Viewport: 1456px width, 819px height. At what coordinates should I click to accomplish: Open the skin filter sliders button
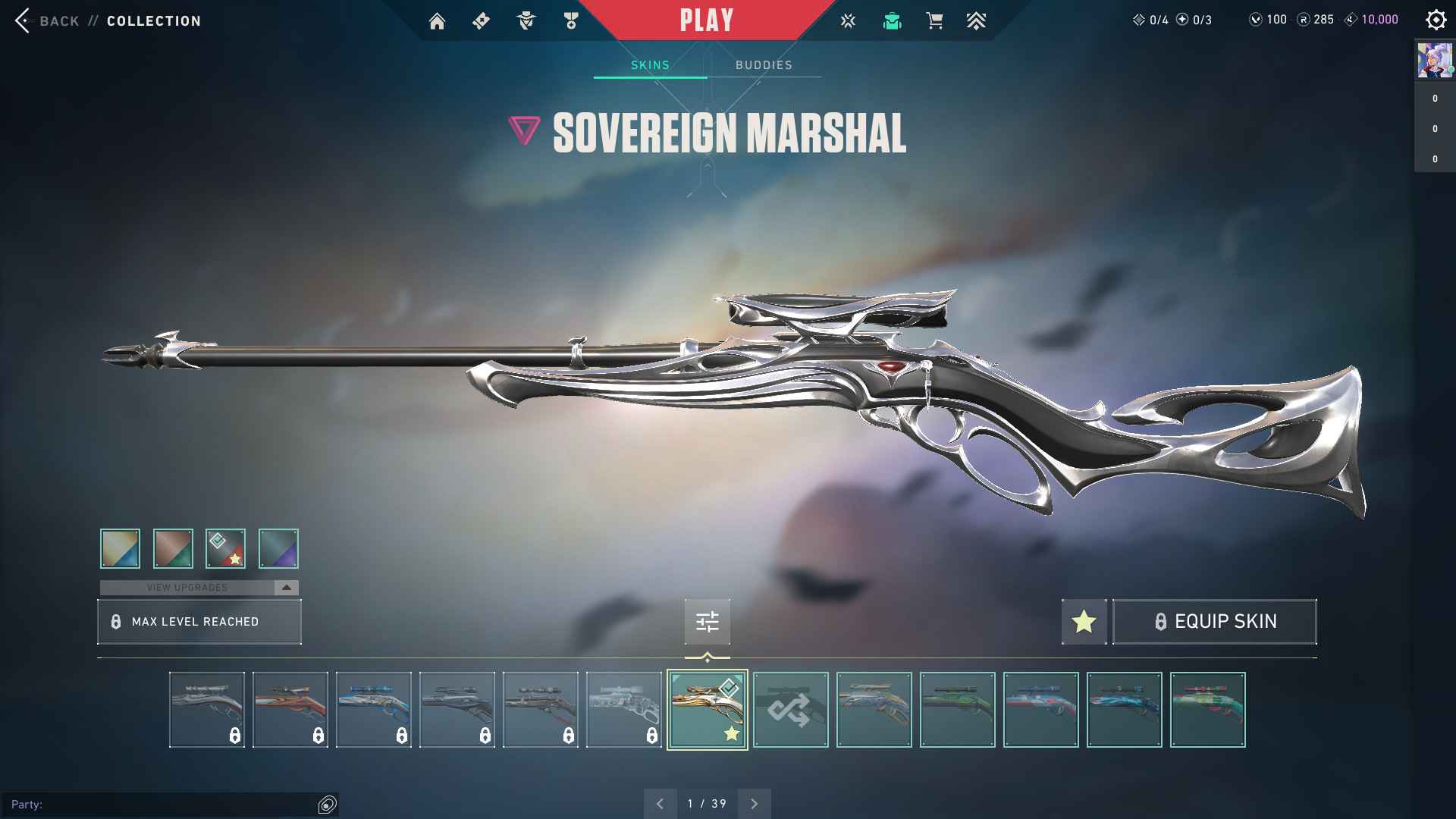pos(707,622)
